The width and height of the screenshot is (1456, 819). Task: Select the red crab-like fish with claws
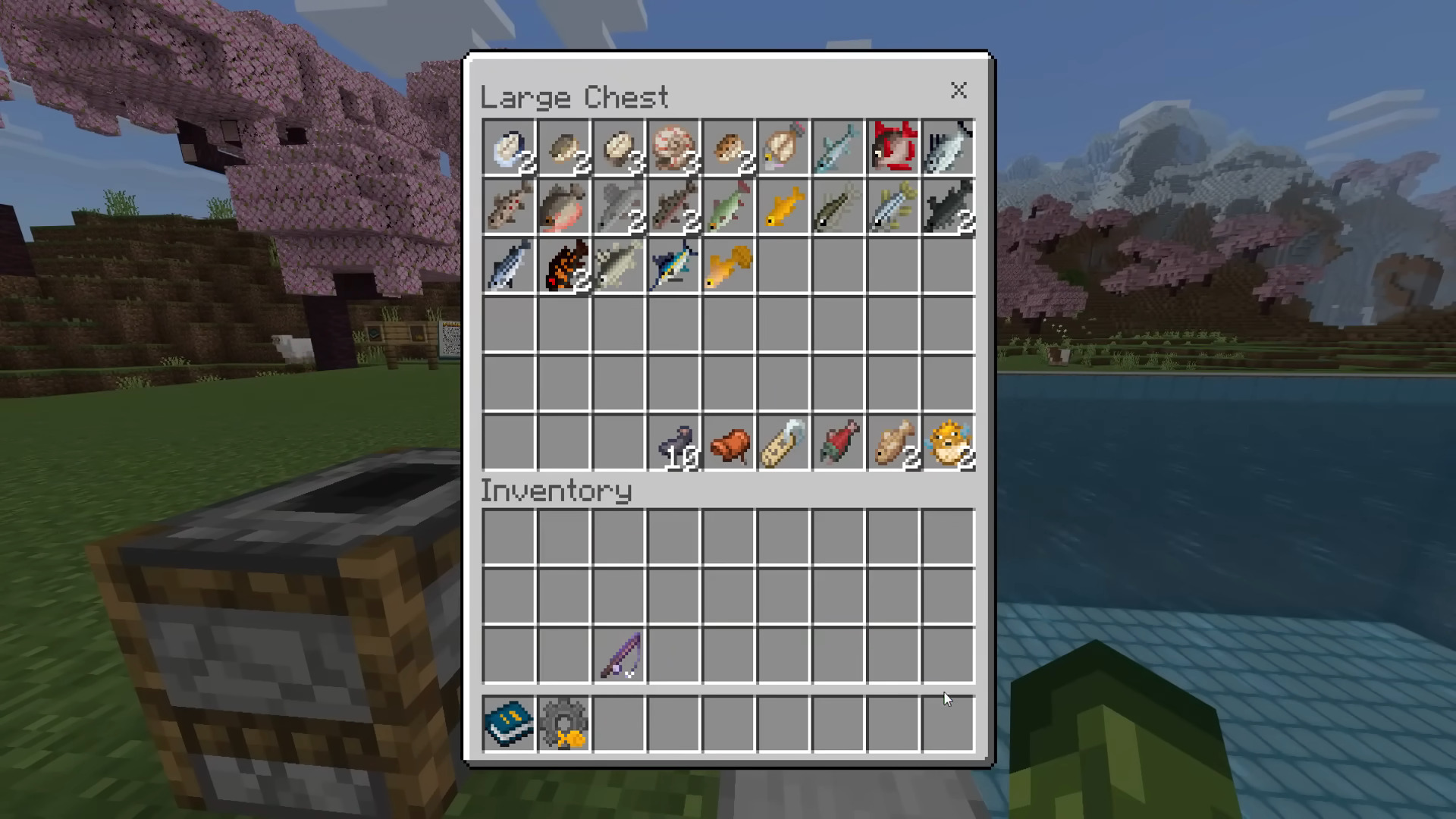click(x=893, y=146)
